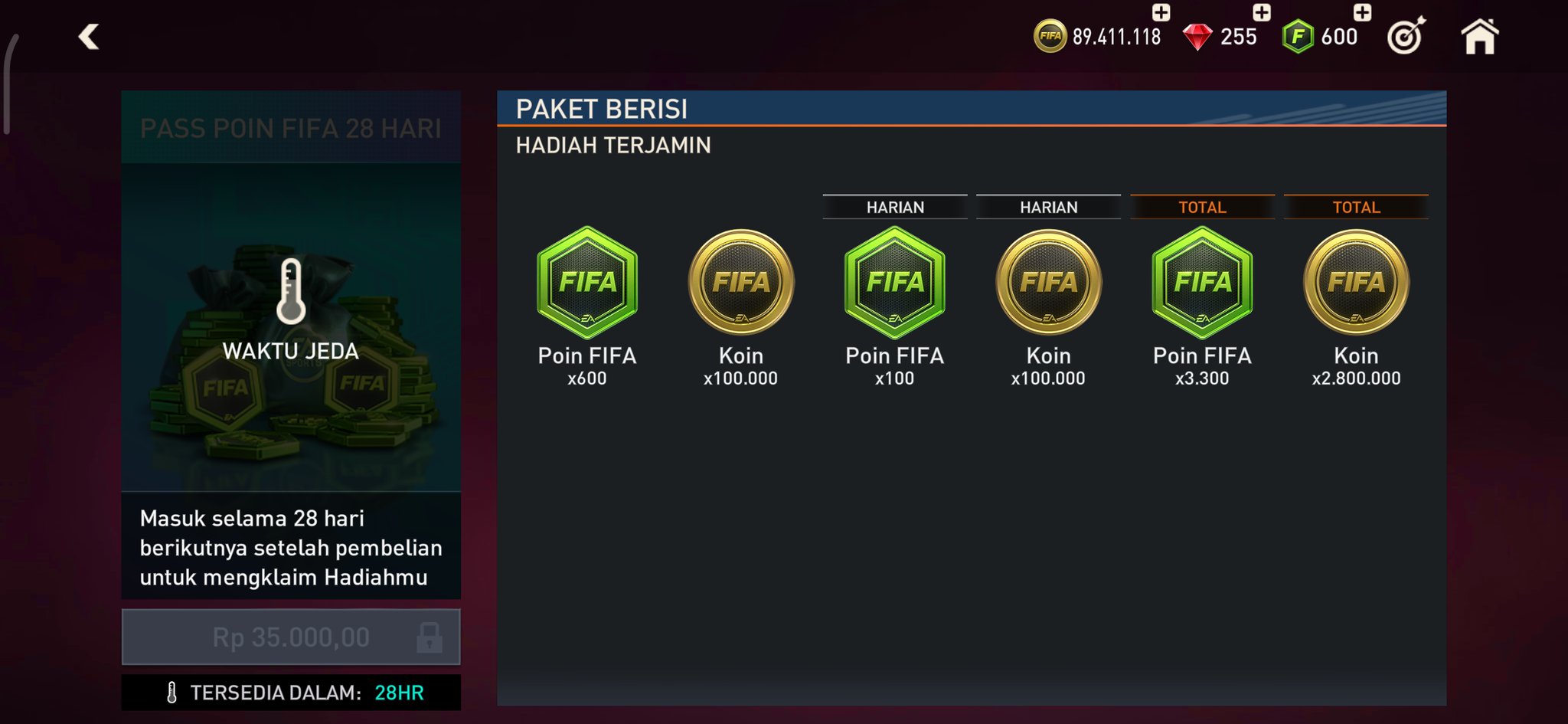Click the thermometer icon beside TERSEDIA DALAM

(x=174, y=690)
